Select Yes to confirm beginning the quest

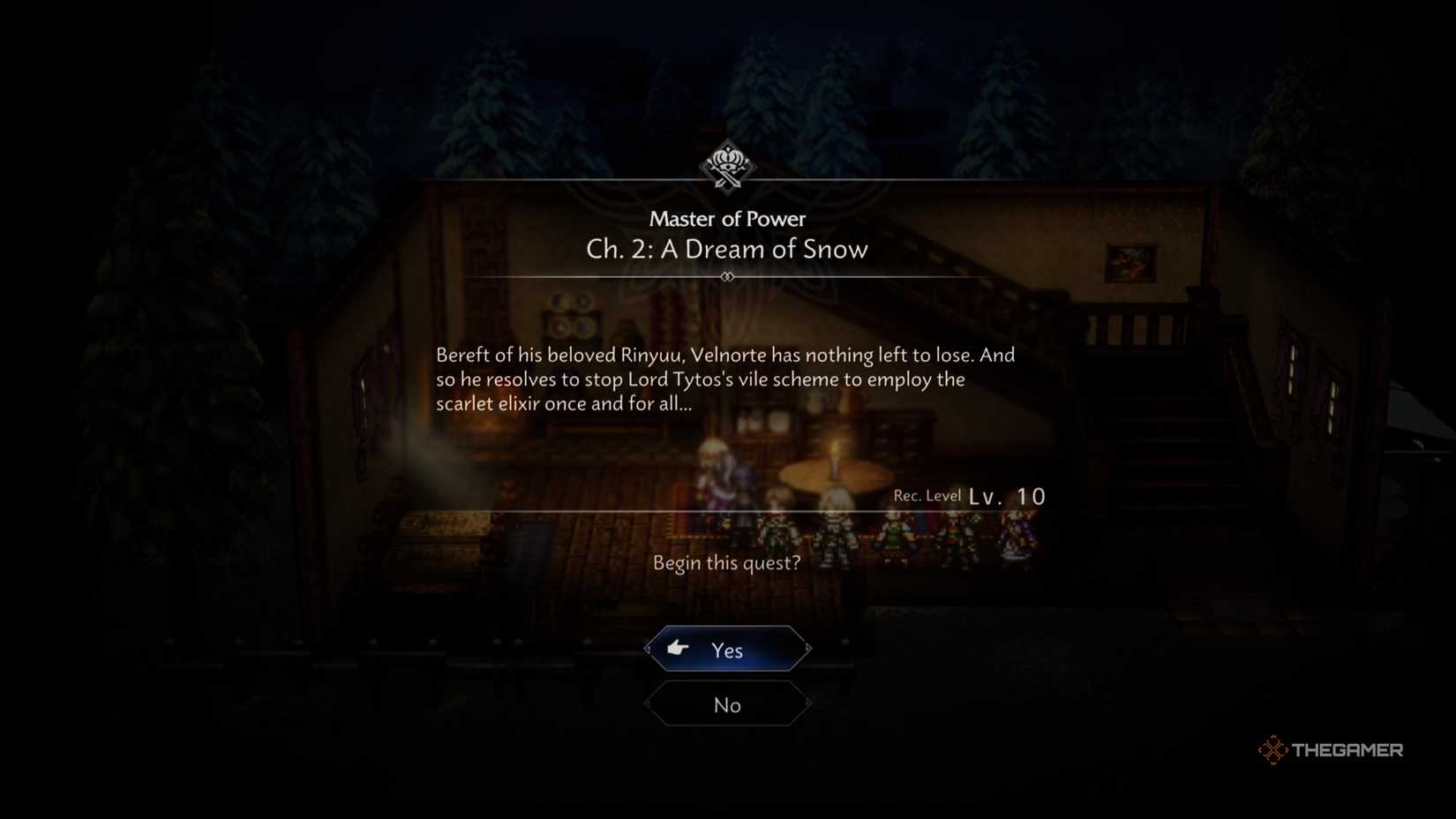pyautogui.click(x=727, y=649)
